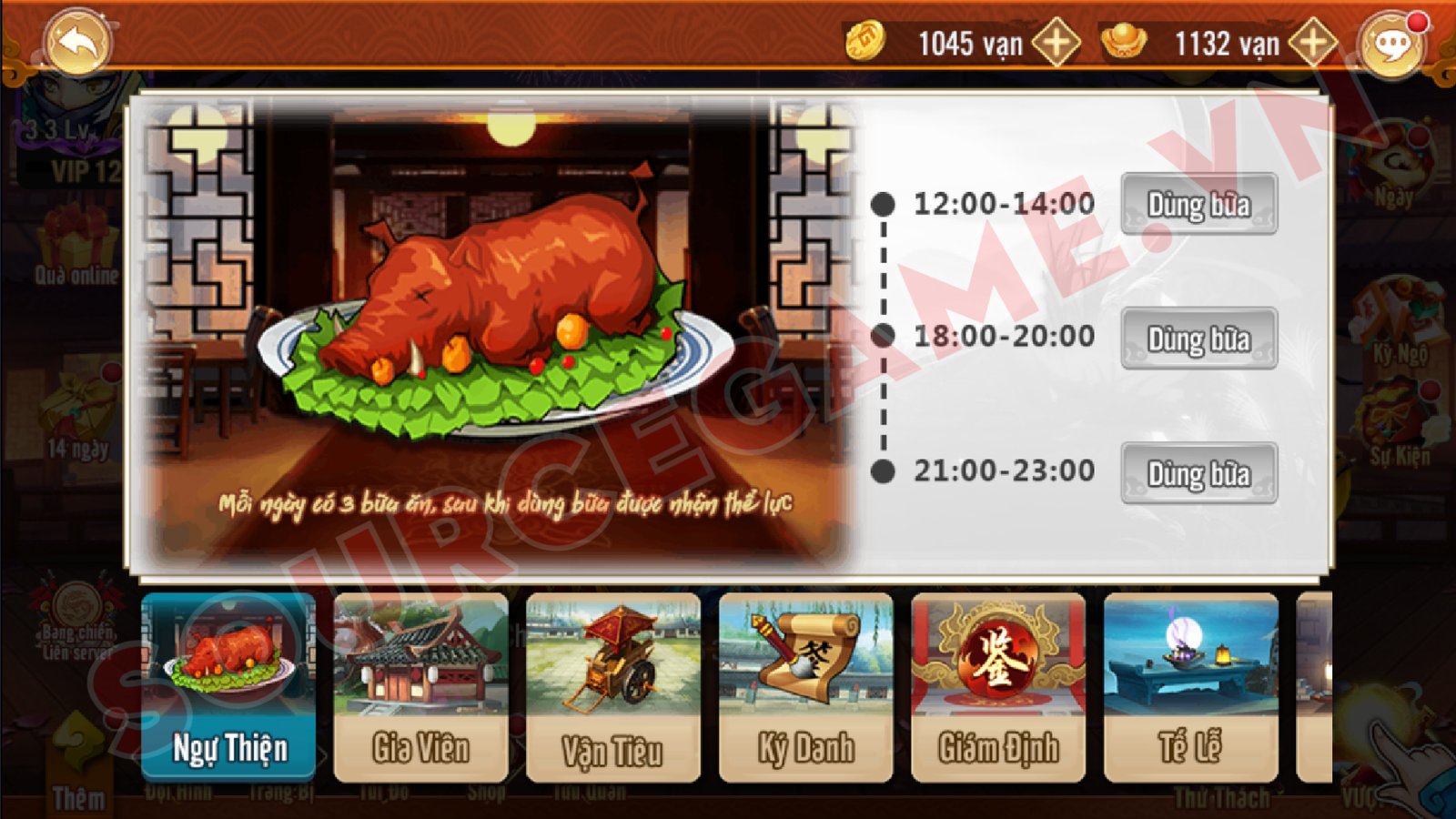Select the Ngự Thiện tab
This screenshot has height=819, width=1456.
pyautogui.click(x=229, y=687)
